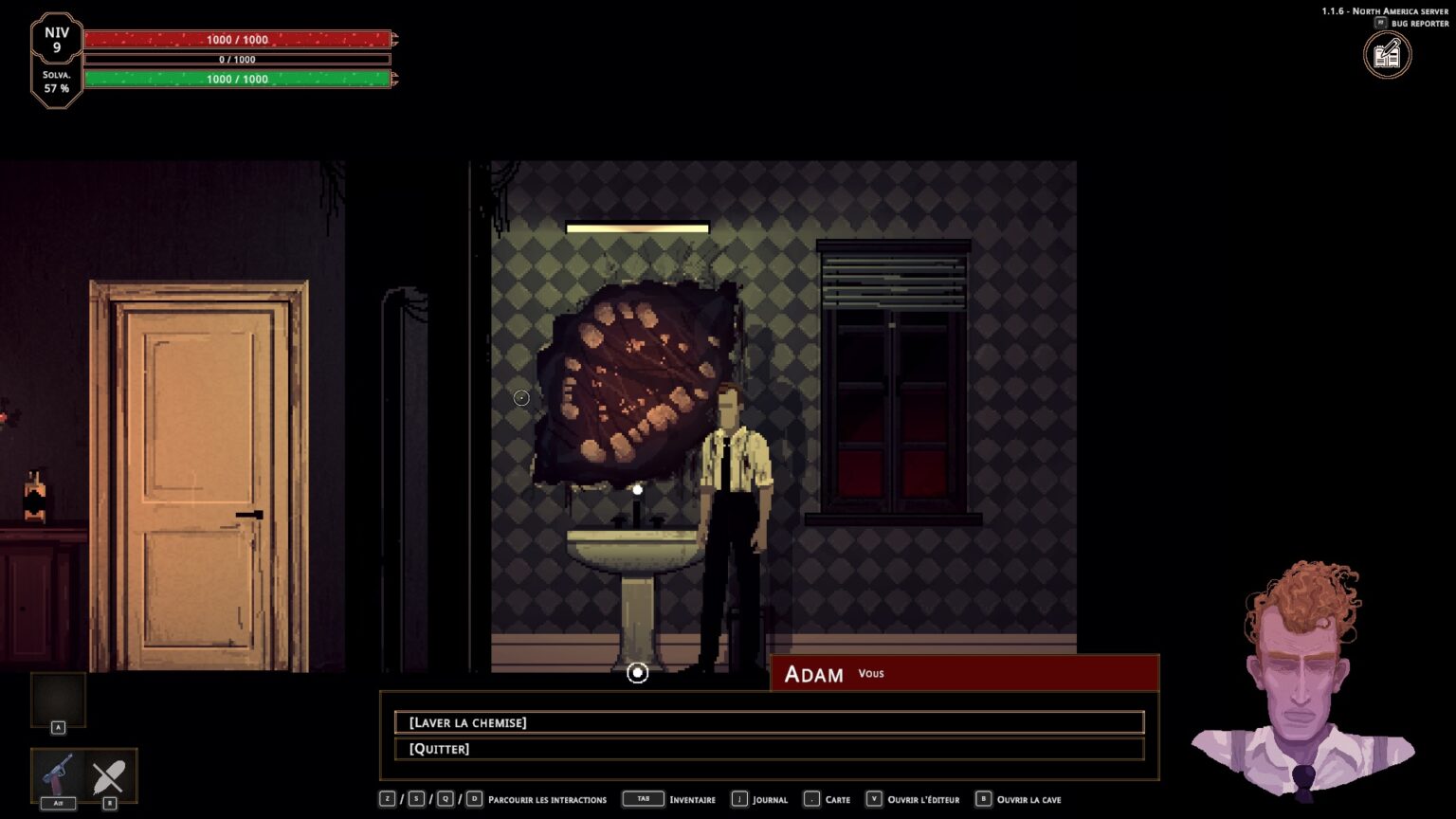Screen dimensions: 1456x819
Task: Click the B Ouvrir la cave key icon
Action: (x=984, y=799)
